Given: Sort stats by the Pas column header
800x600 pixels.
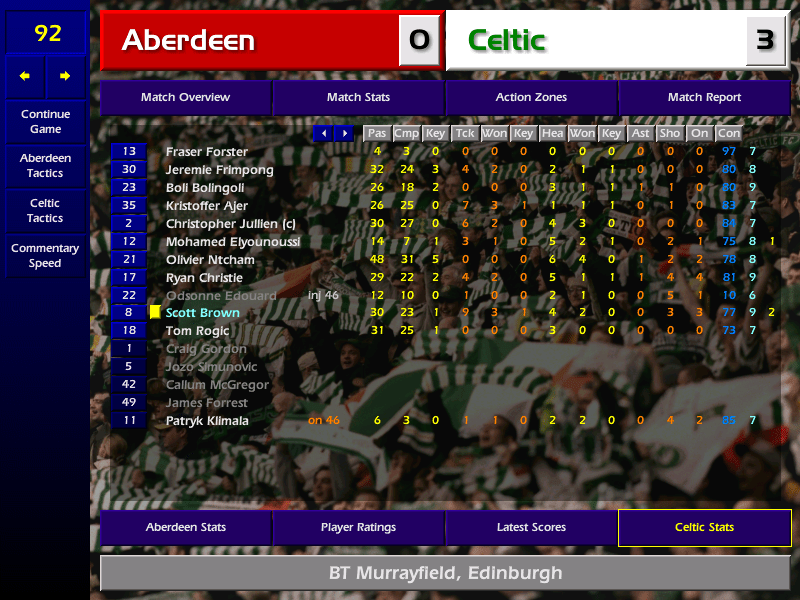Looking at the screenshot, I should point(376,133).
